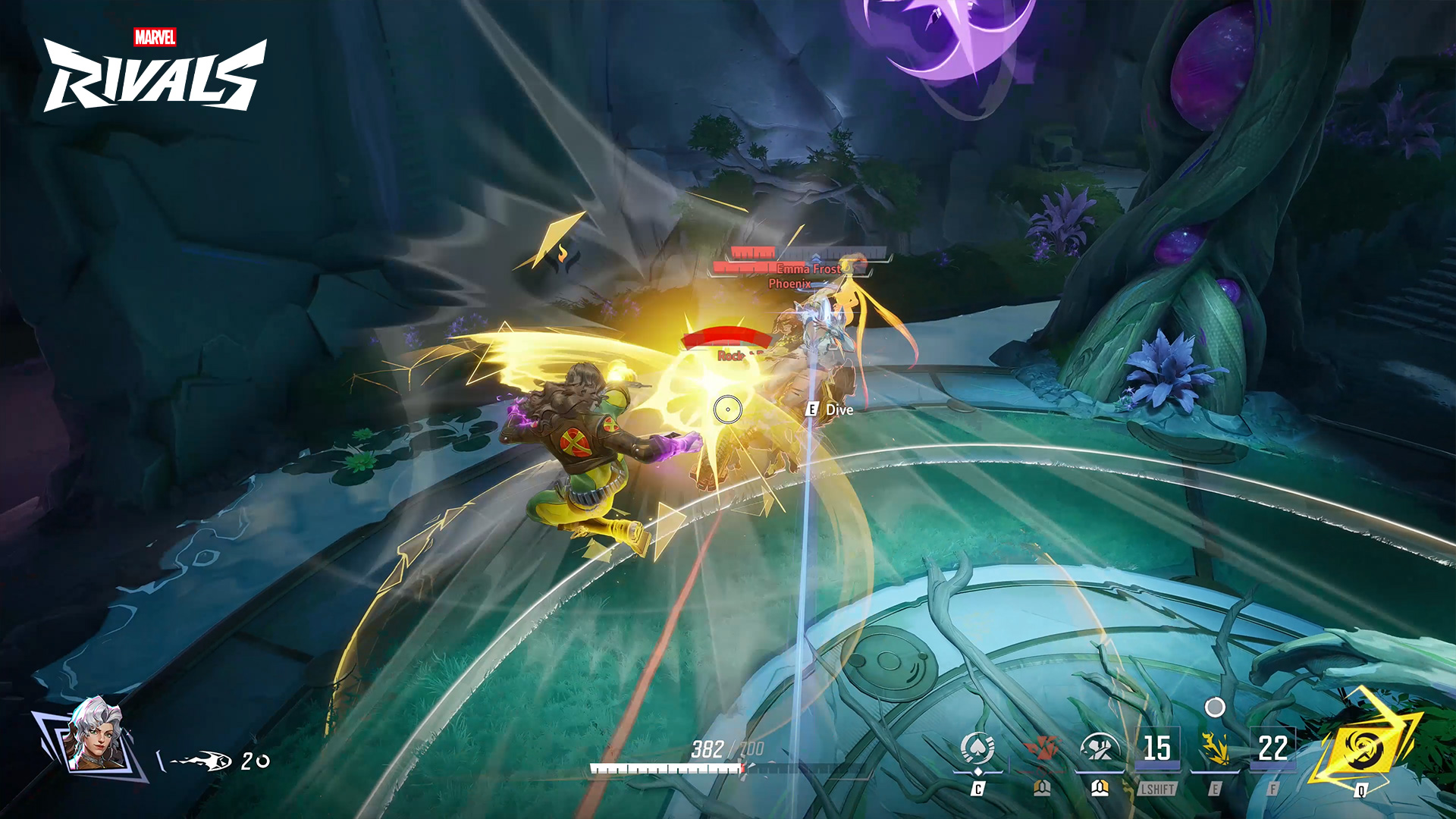1456x819 pixels.
Task: Select Rogue's hero portrait
Action: (96, 734)
